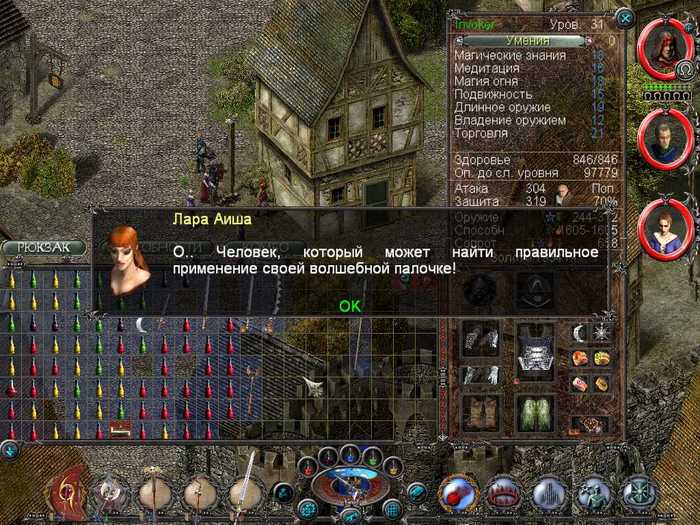Activate the red fanged jaws ability
The width and height of the screenshot is (700, 525).
tap(502, 493)
